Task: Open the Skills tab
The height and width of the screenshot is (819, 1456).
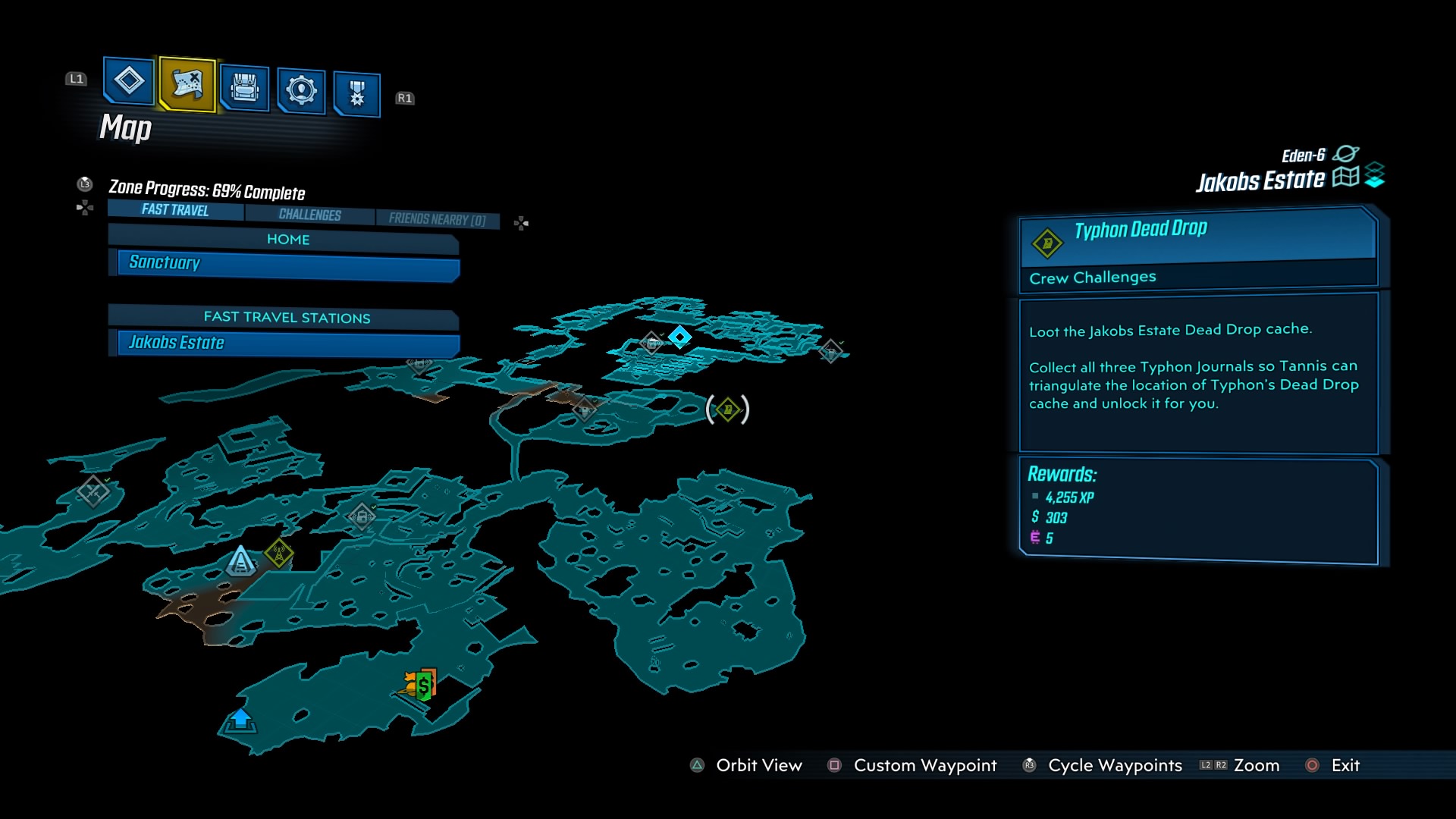Action: click(x=301, y=90)
